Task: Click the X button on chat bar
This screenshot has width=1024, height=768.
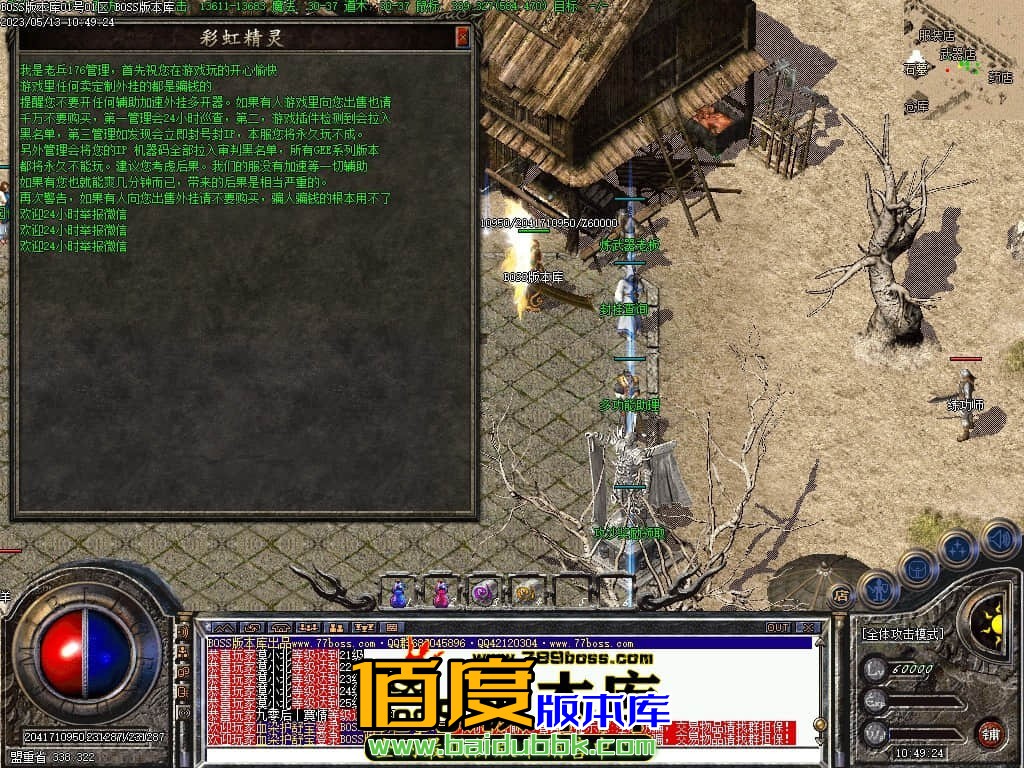Action: pos(807,627)
